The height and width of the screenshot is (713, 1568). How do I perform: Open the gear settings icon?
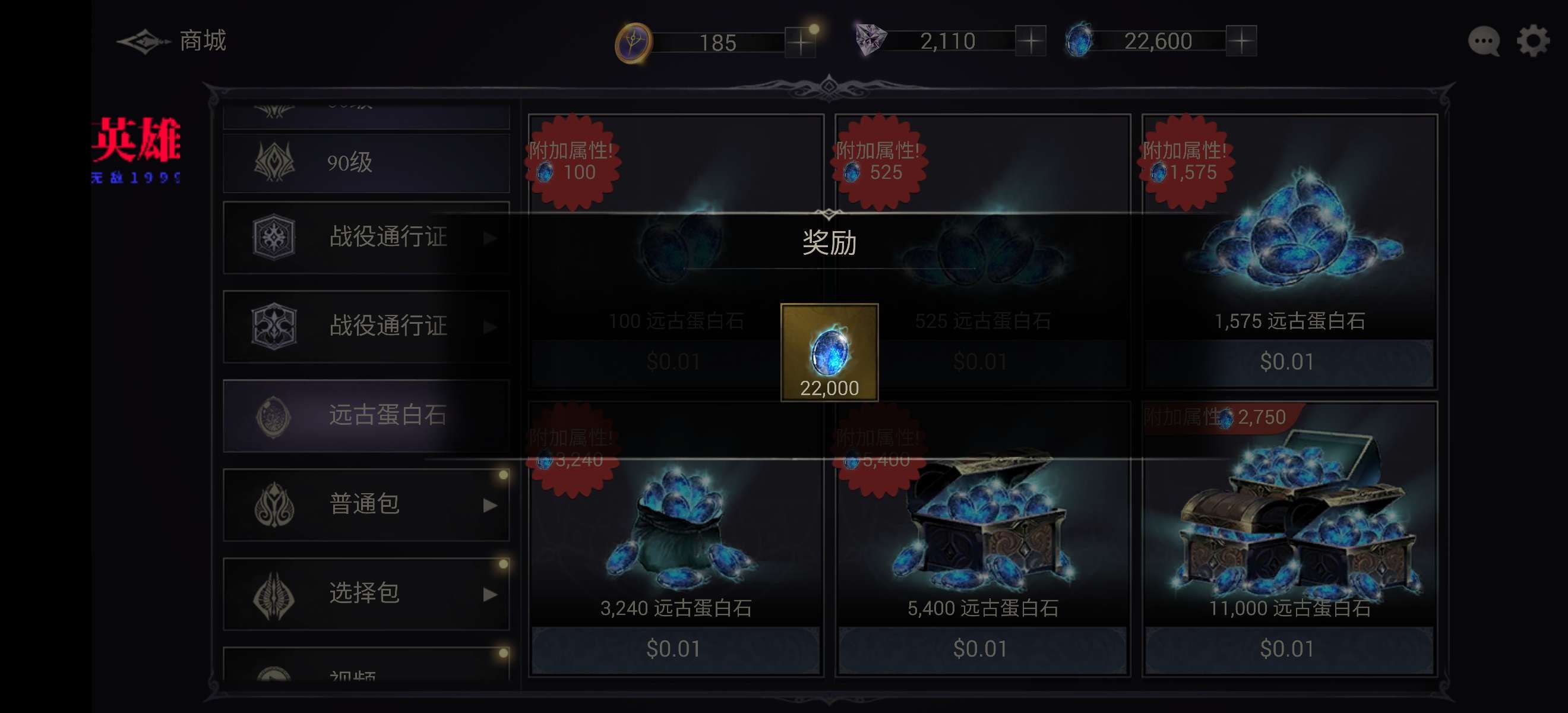(1532, 42)
